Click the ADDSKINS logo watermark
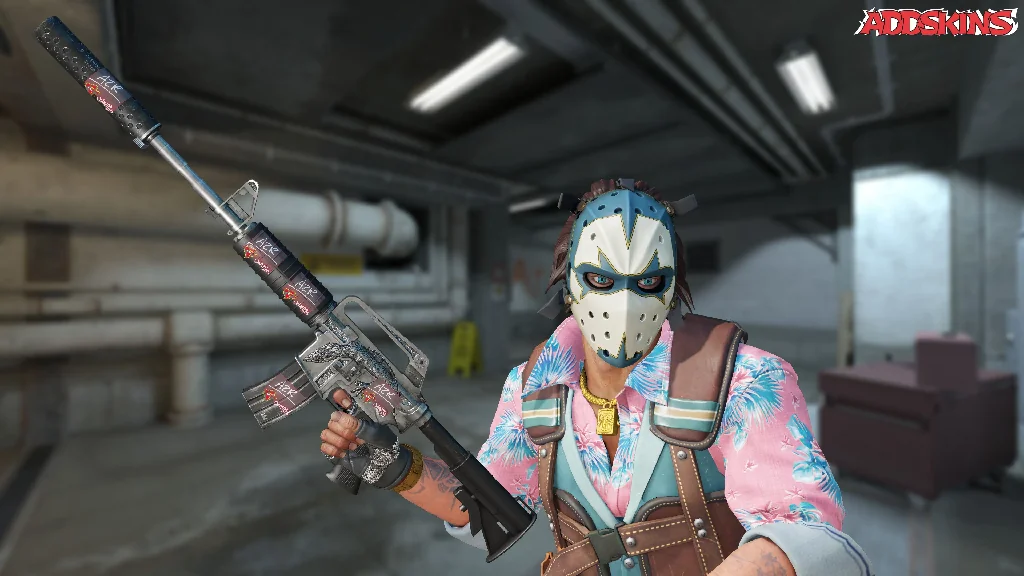Viewport: 1024px width, 576px height. click(936, 22)
